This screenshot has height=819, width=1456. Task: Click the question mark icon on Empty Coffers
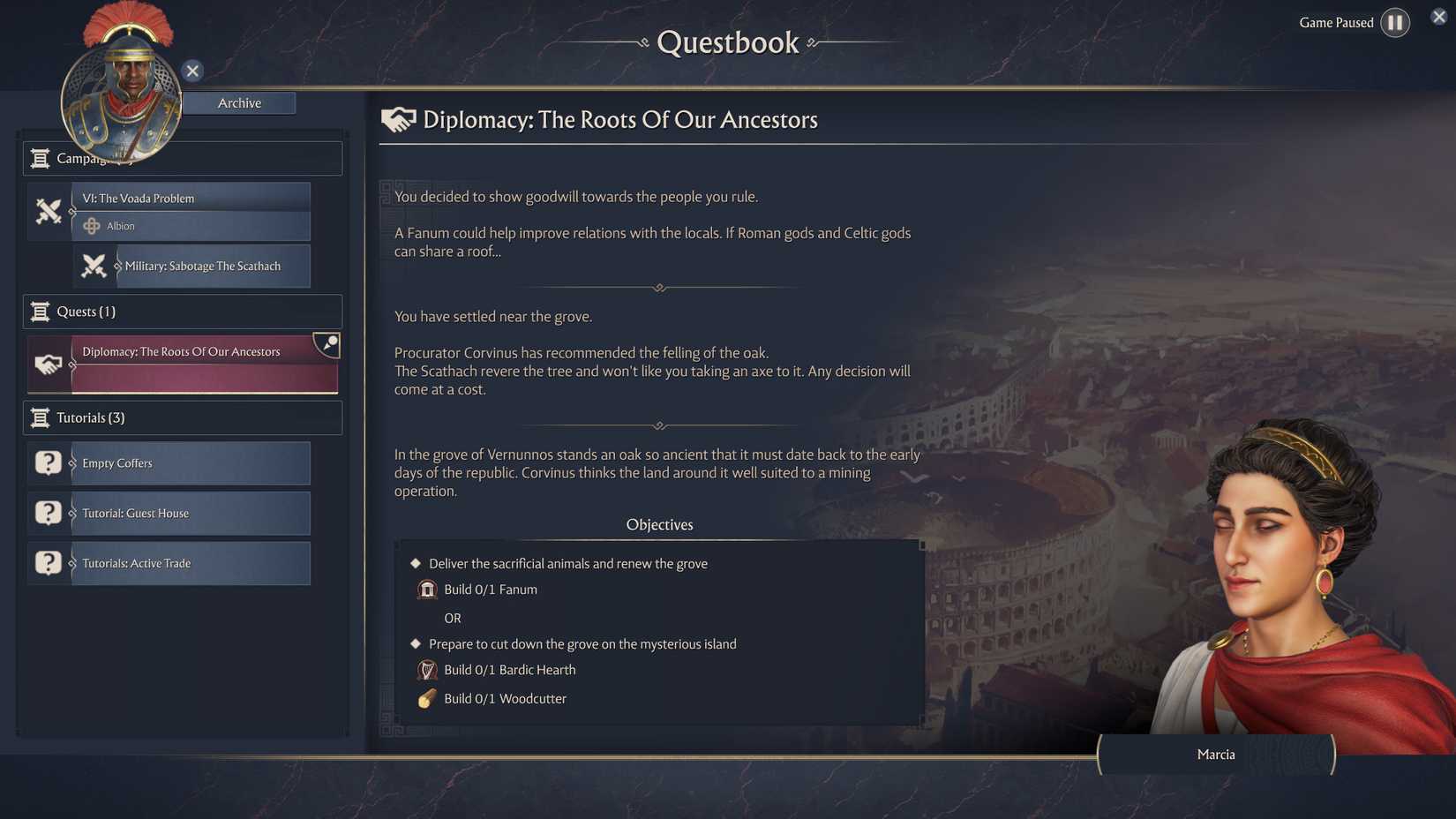(48, 462)
